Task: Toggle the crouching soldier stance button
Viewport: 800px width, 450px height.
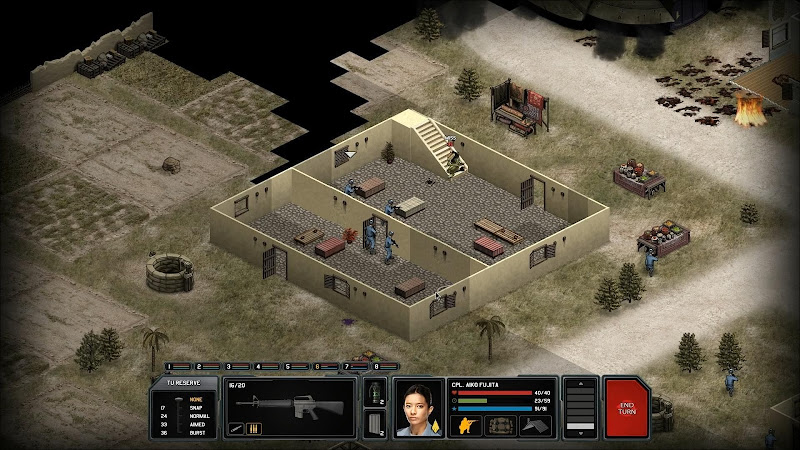Action: 467,425
